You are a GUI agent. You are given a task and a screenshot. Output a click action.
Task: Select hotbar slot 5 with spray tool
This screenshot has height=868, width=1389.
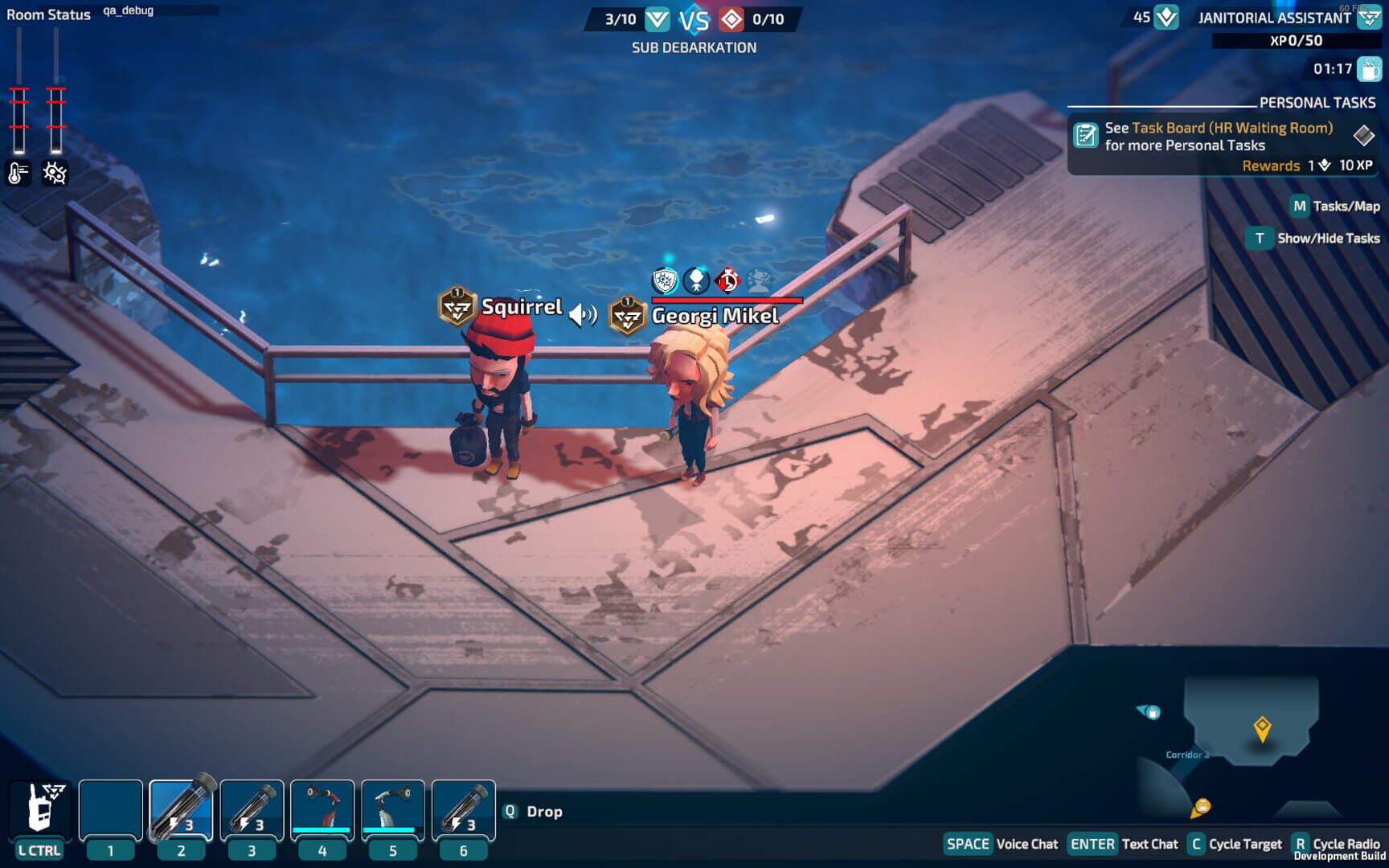[393, 806]
